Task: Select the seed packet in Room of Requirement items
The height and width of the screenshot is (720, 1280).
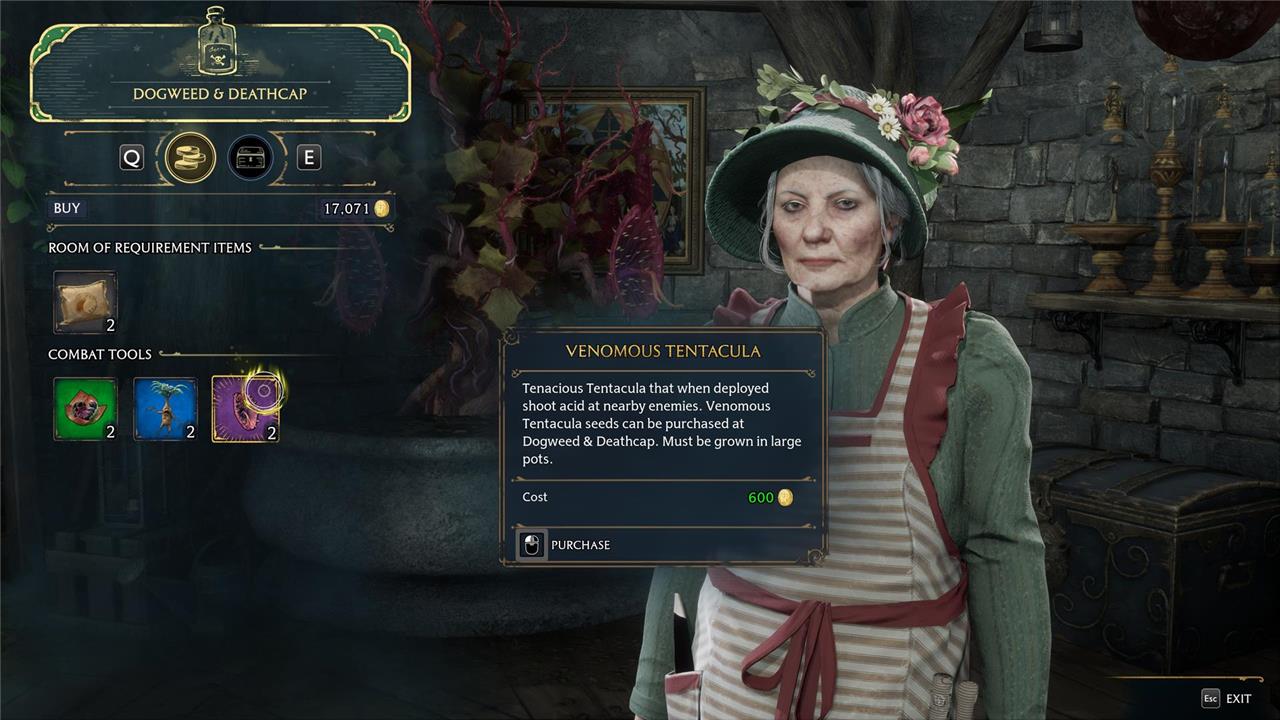Action: click(x=85, y=302)
